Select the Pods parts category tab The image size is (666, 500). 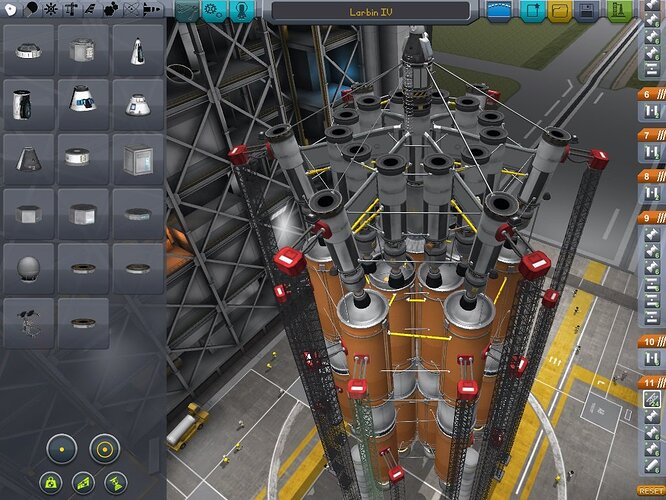click(x=8, y=9)
